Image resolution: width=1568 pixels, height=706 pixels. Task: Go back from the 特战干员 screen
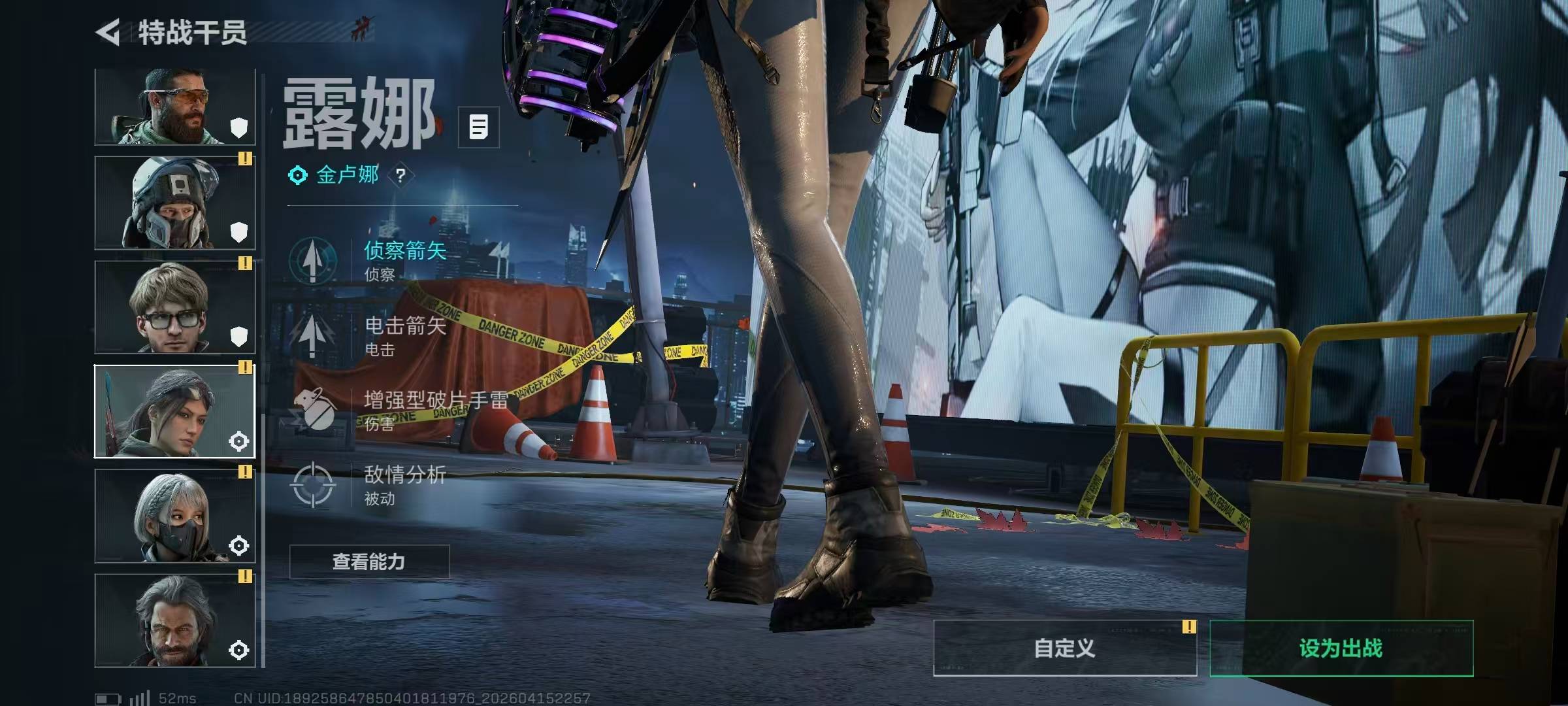coord(108,32)
